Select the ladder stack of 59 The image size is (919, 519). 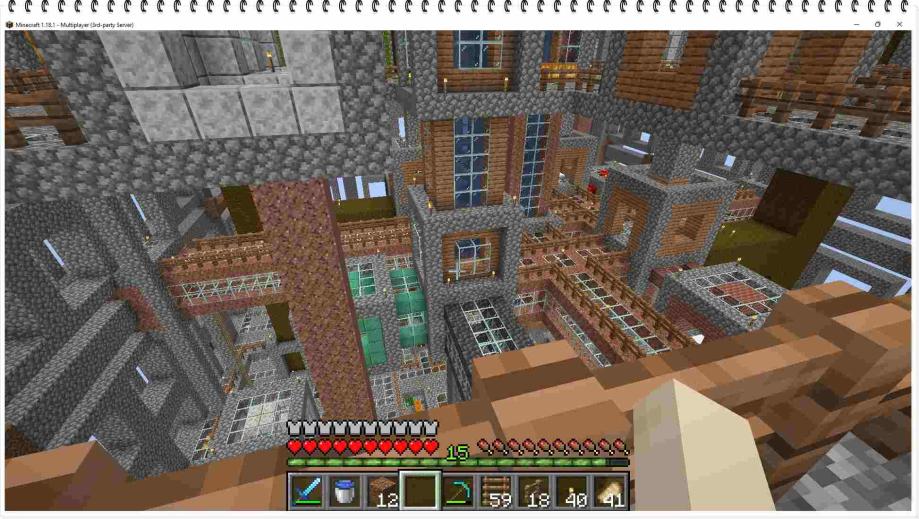coord(496,491)
